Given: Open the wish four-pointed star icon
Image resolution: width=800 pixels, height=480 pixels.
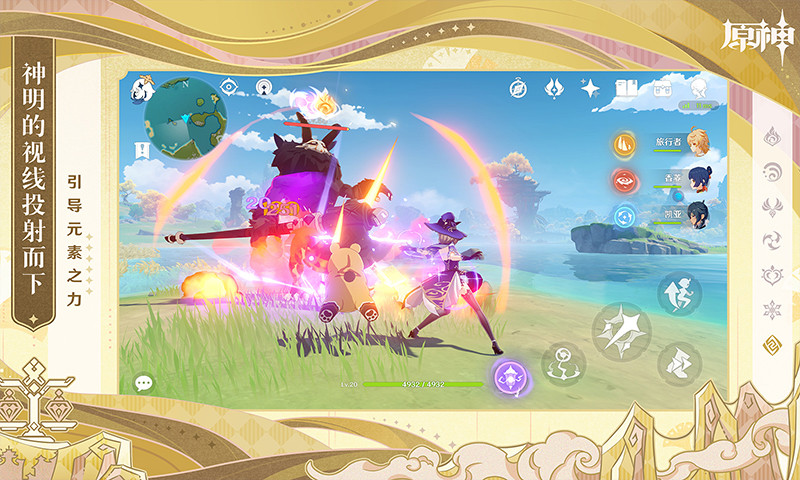Looking at the screenshot, I should [590, 88].
